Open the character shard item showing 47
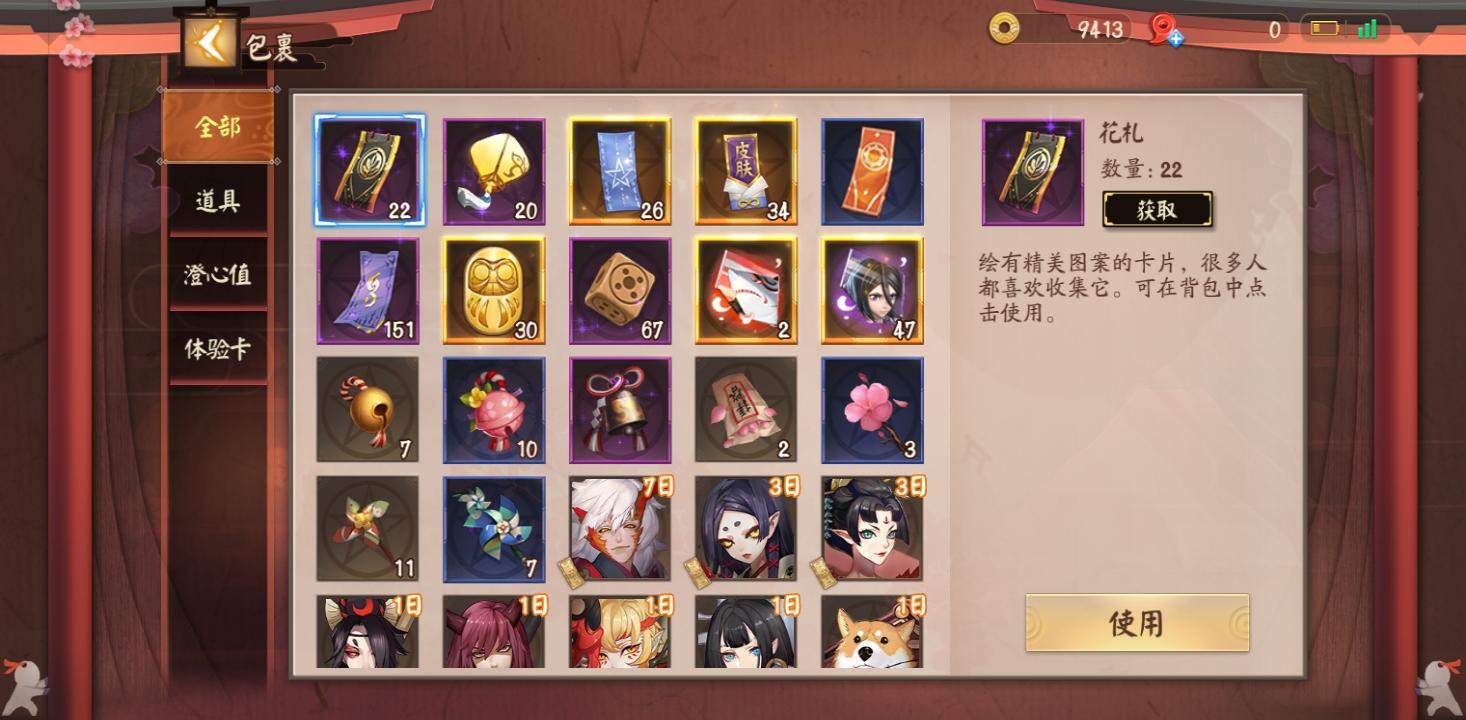 872,290
